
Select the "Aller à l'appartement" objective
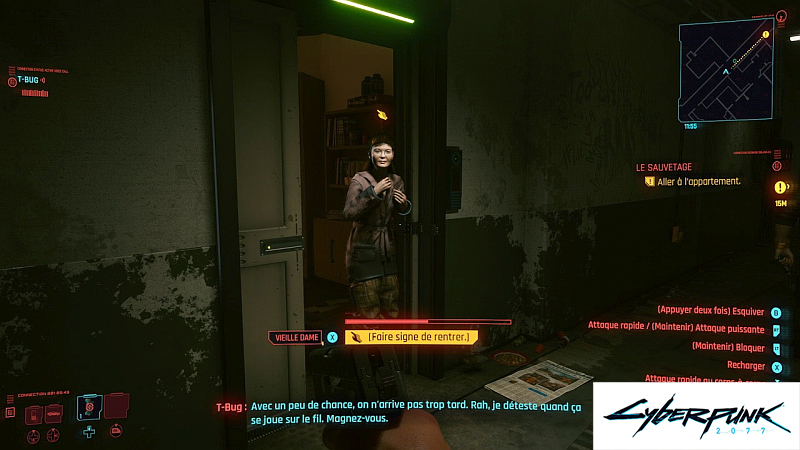pyautogui.click(x=699, y=182)
